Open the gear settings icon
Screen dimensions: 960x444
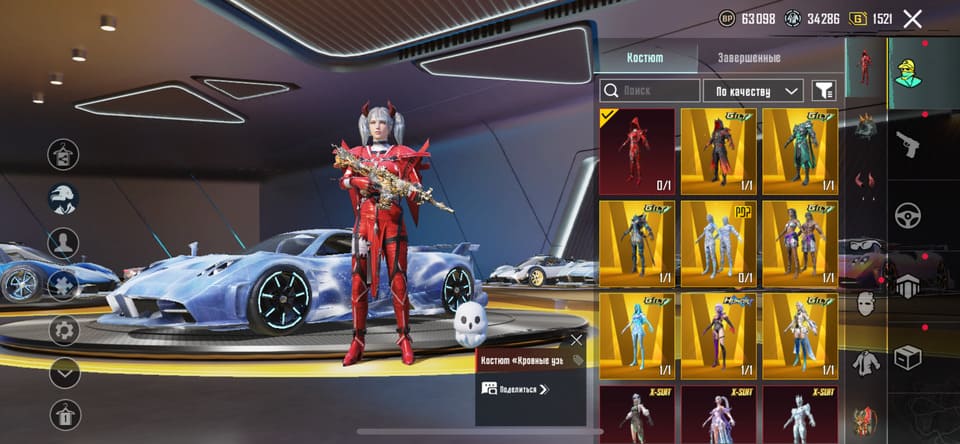[65, 329]
